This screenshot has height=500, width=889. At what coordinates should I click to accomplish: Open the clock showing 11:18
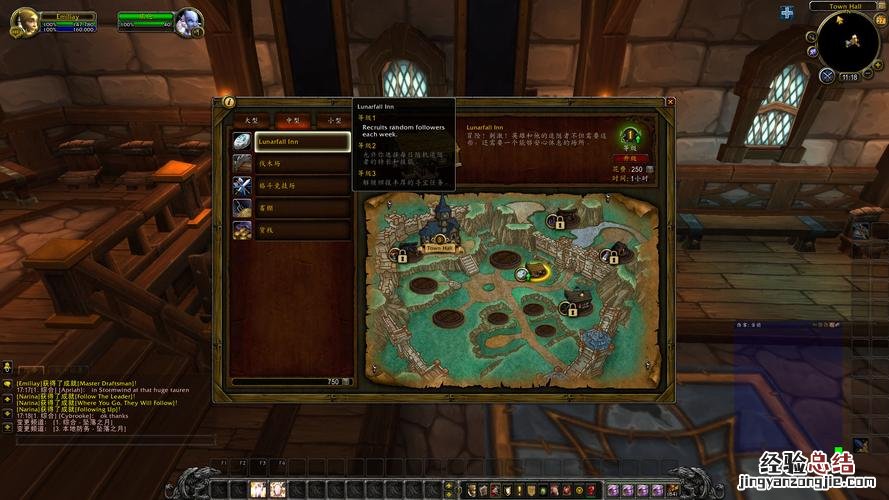[849, 77]
